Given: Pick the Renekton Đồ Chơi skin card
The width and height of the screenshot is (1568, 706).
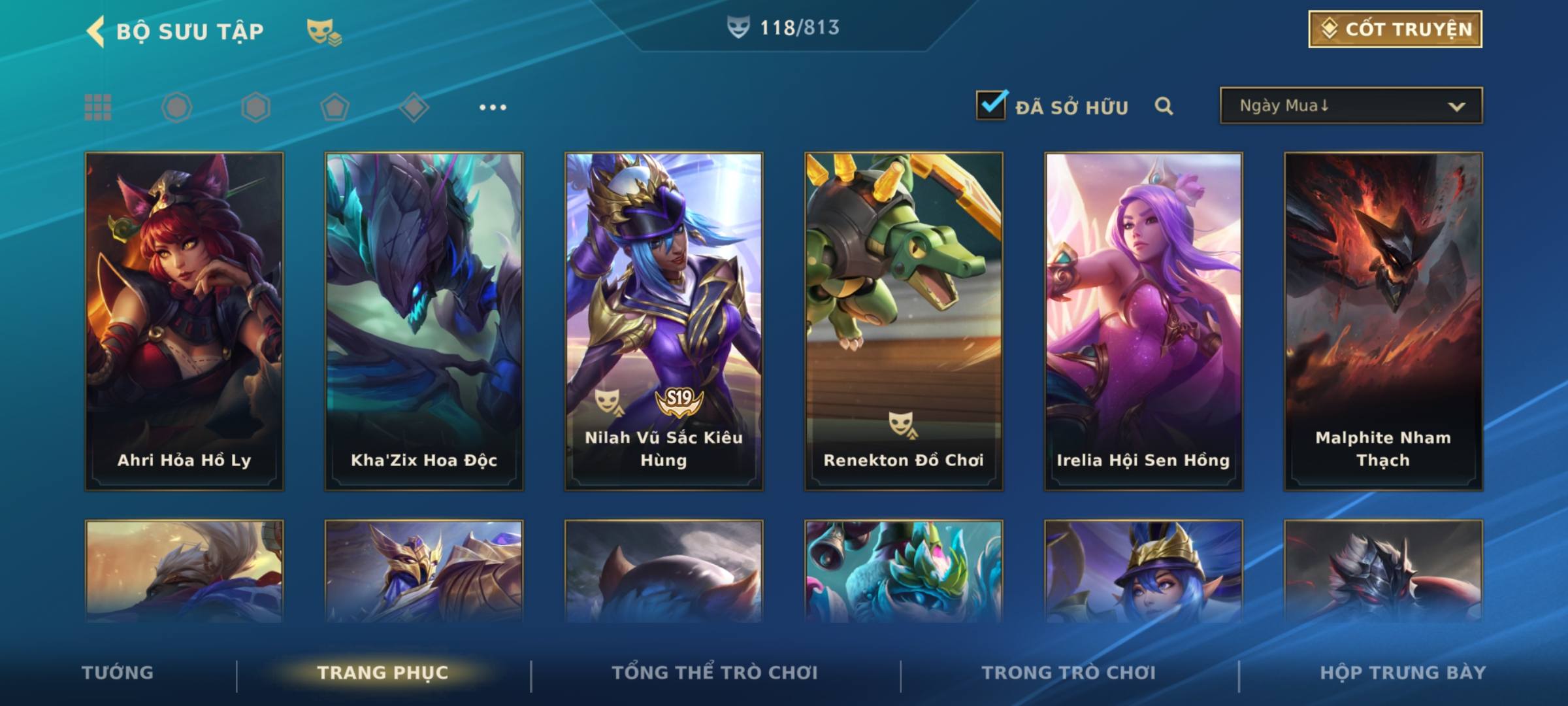Looking at the screenshot, I should point(904,320).
